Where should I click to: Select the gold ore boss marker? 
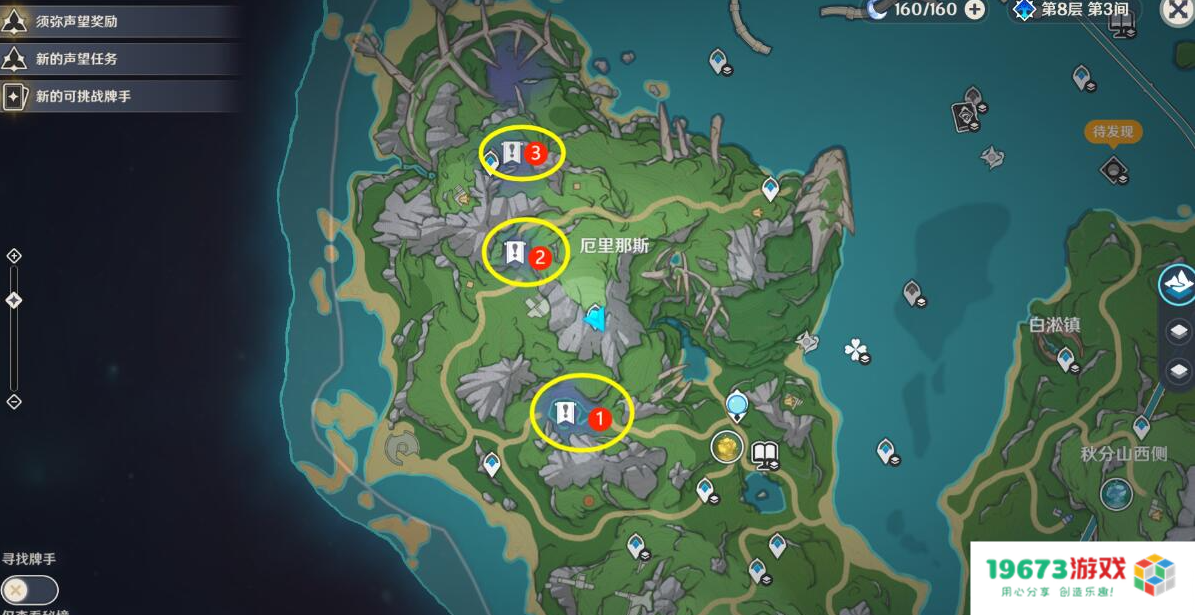coord(727,447)
